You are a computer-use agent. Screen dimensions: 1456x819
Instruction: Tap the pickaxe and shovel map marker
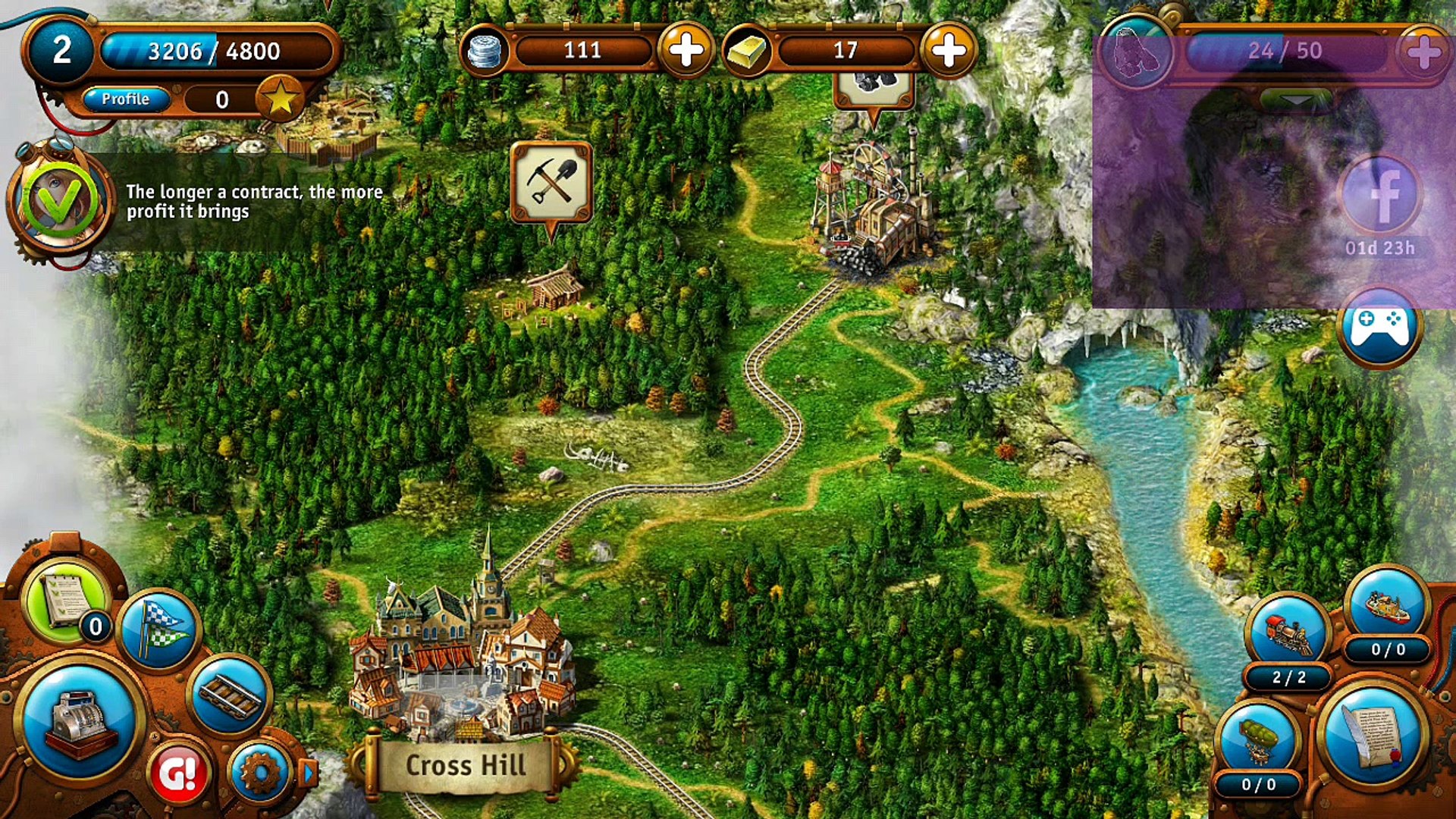click(x=551, y=183)
